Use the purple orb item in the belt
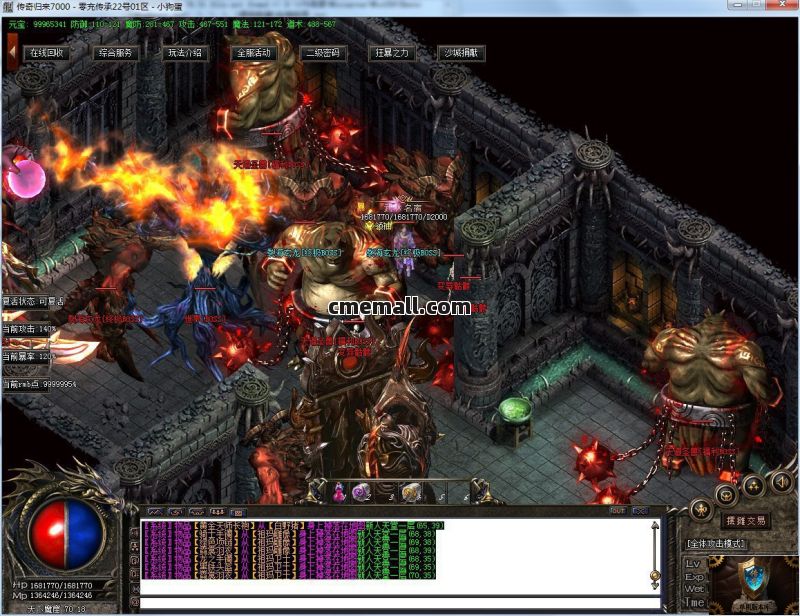The width and height of the screenshot is (800, 616). (361, 492)
